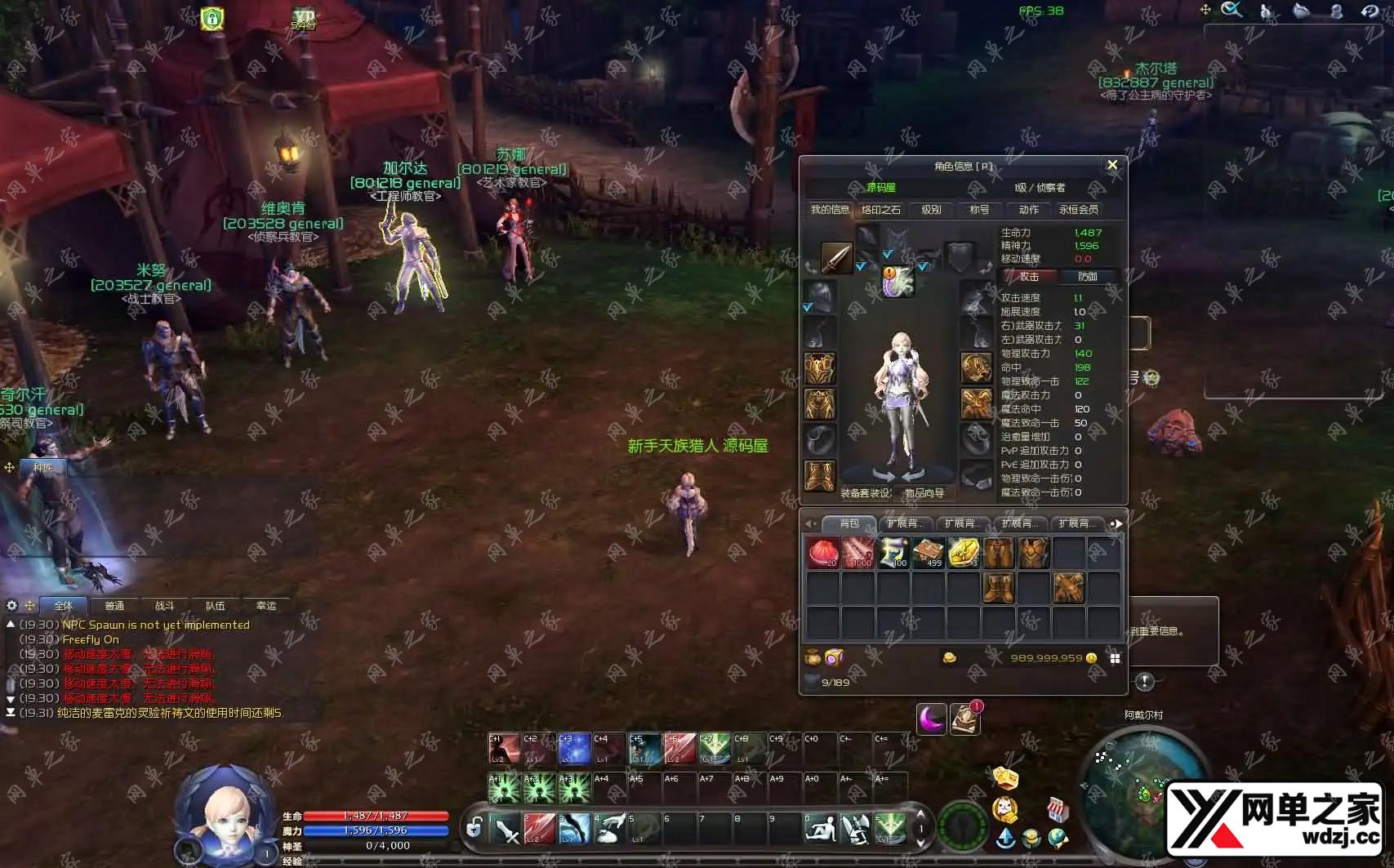Open the 称号 title tab

978,210
